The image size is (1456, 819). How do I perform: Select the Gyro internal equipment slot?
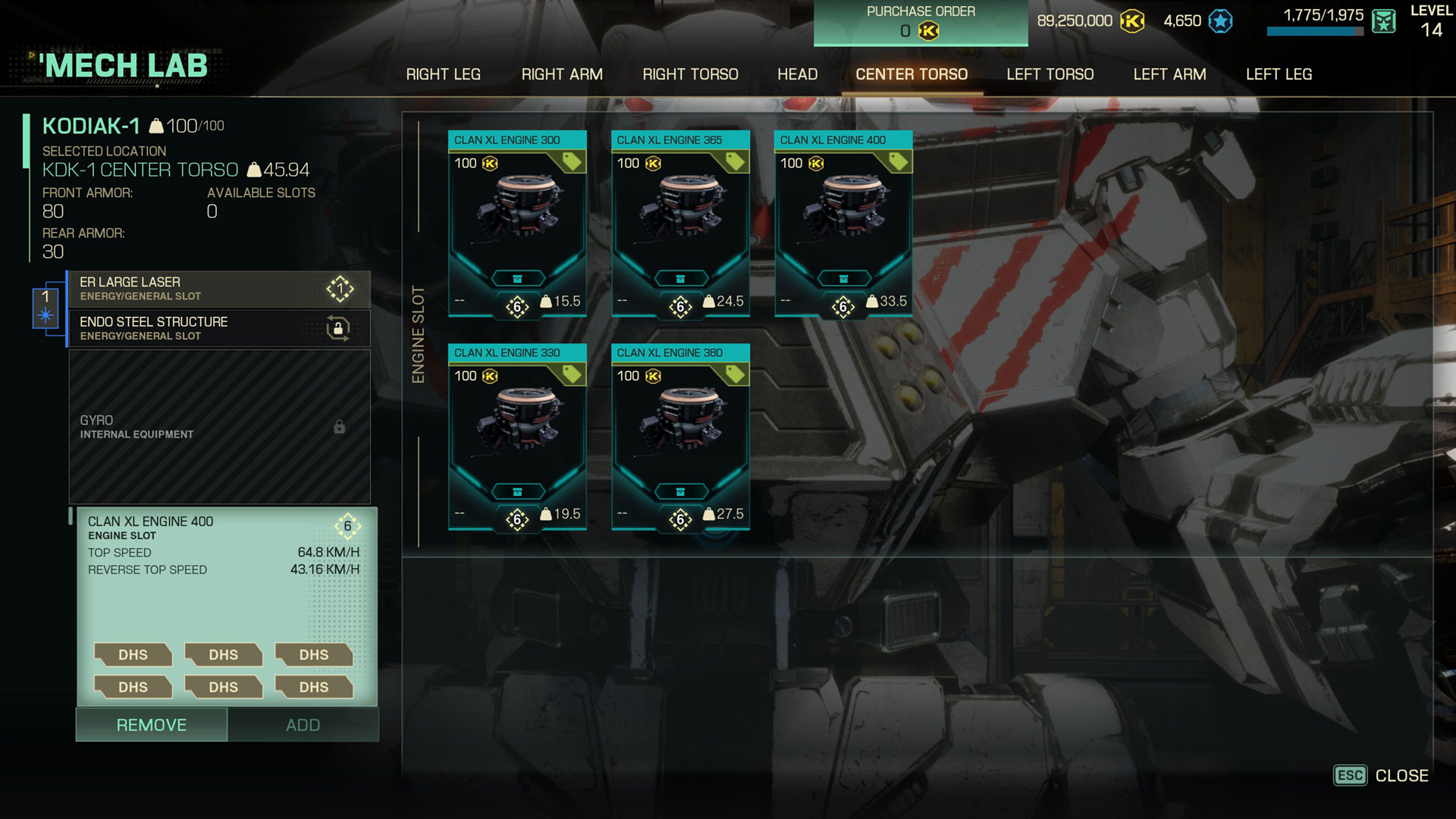(x=219, y=426)
